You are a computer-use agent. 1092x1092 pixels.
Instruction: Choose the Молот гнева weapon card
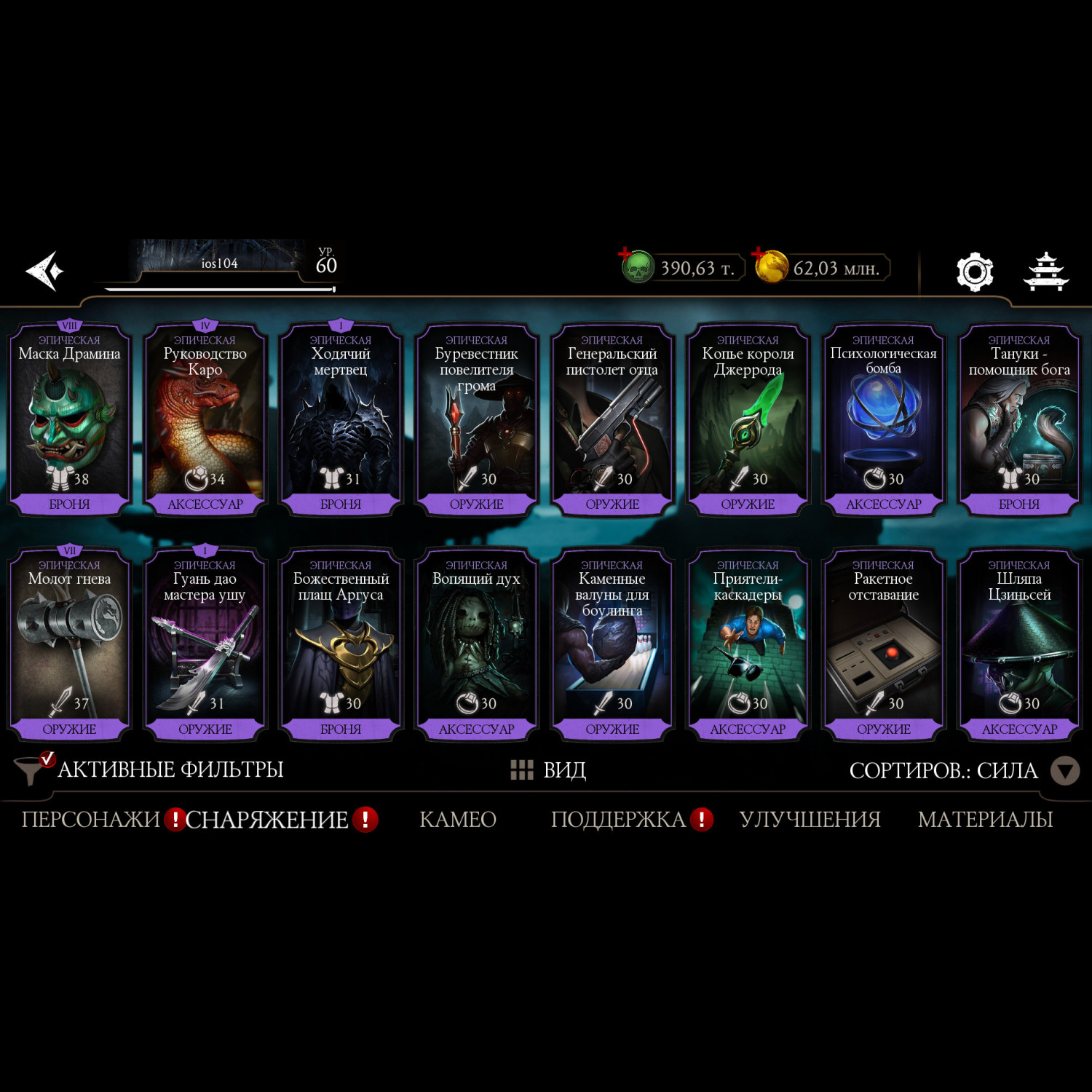tap(69, 645)
